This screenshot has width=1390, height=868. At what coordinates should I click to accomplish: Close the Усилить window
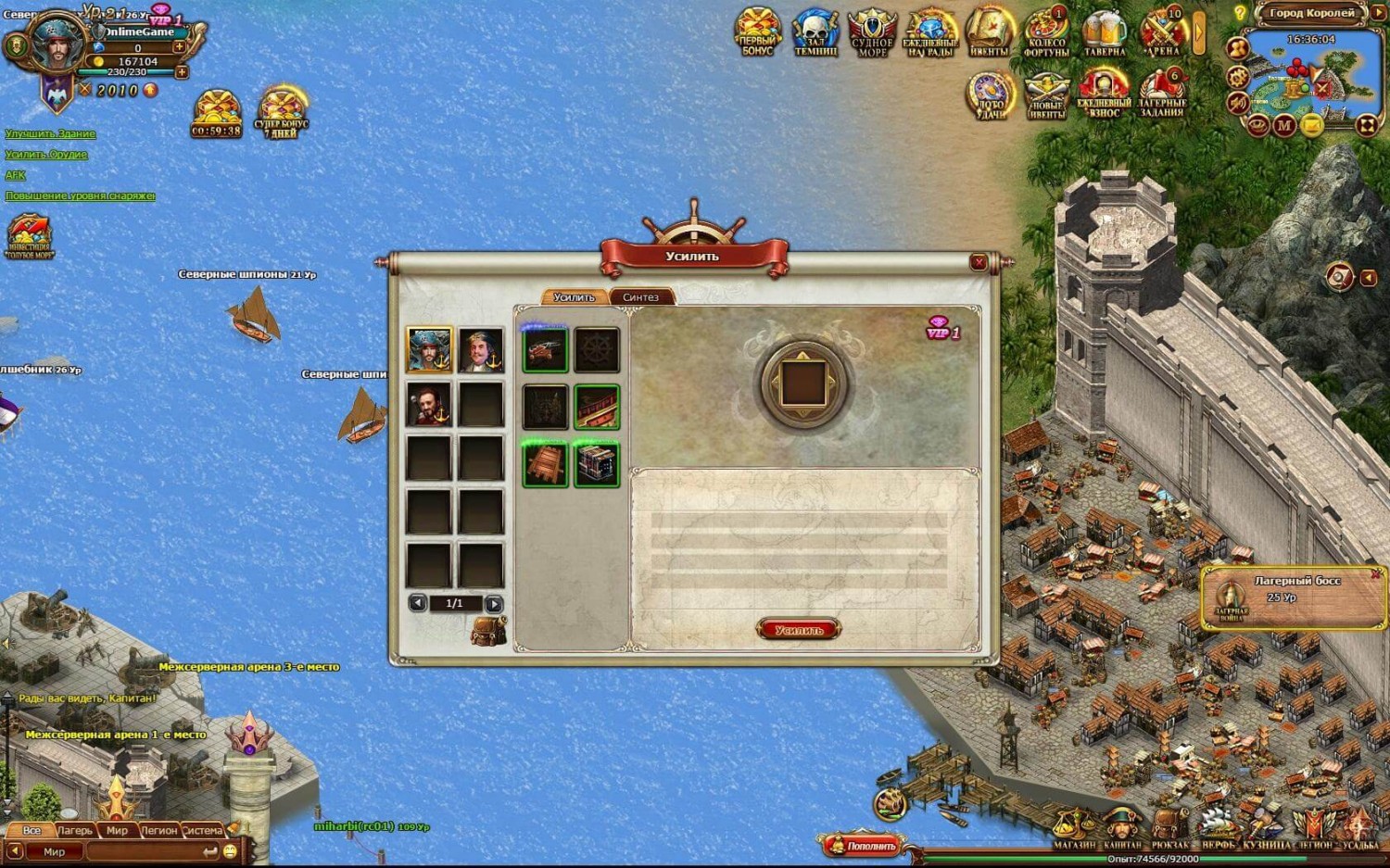coord(979,262)
